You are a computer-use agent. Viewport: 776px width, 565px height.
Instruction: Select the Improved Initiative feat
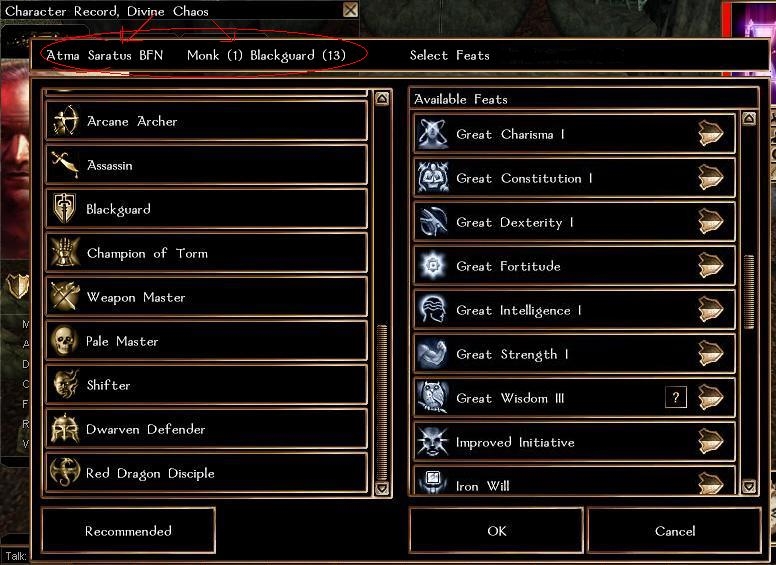[710, 443]
